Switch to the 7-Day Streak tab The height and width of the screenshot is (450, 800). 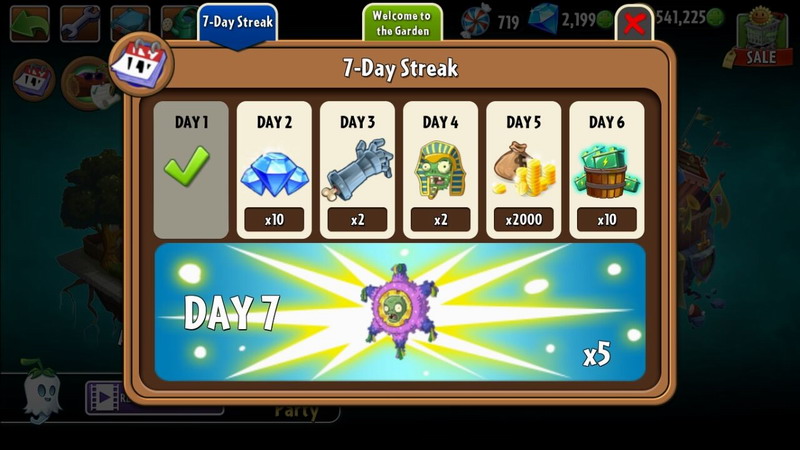pos(237,22)
